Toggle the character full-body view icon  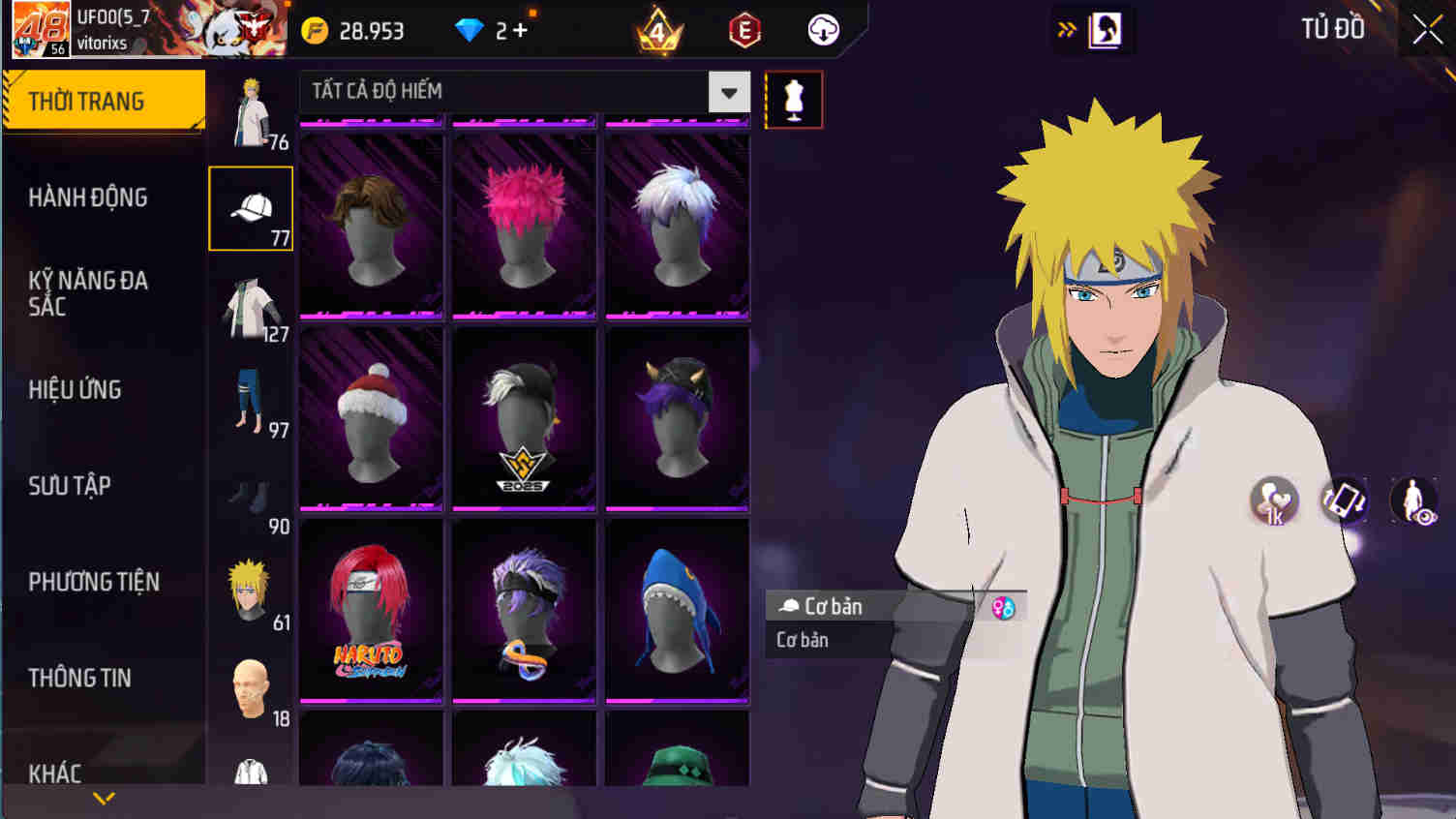click(1417, 502)
